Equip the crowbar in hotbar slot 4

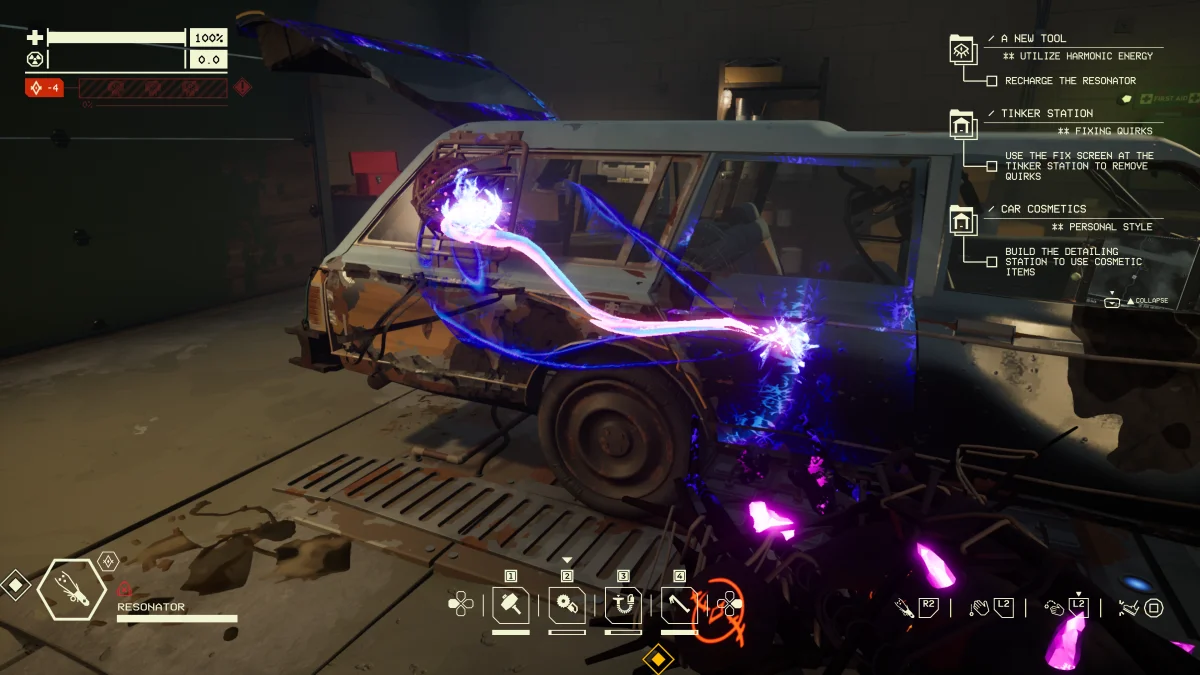click(x=680, y=604)
